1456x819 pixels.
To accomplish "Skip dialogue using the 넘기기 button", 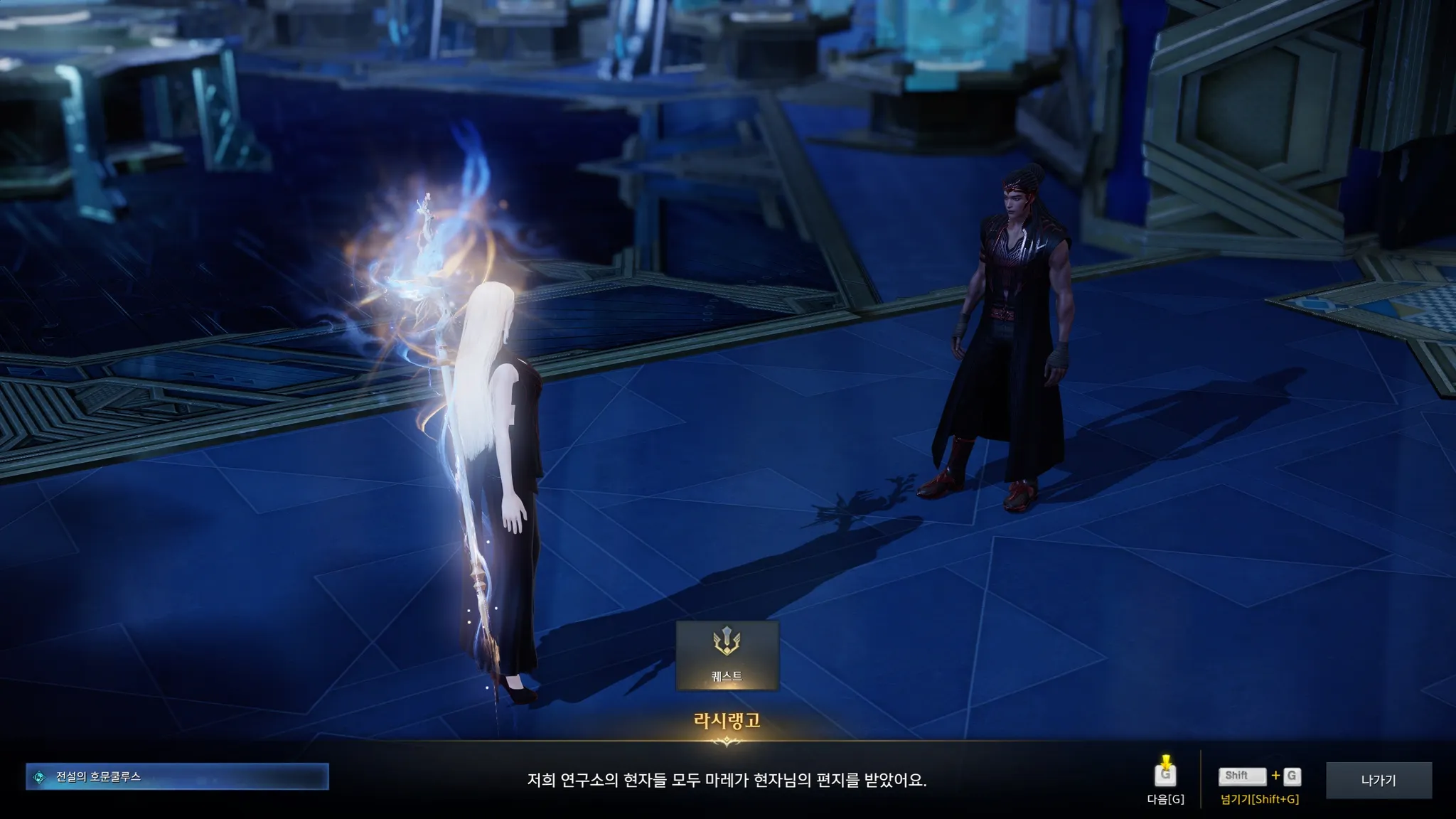I will pos(1259,776).
